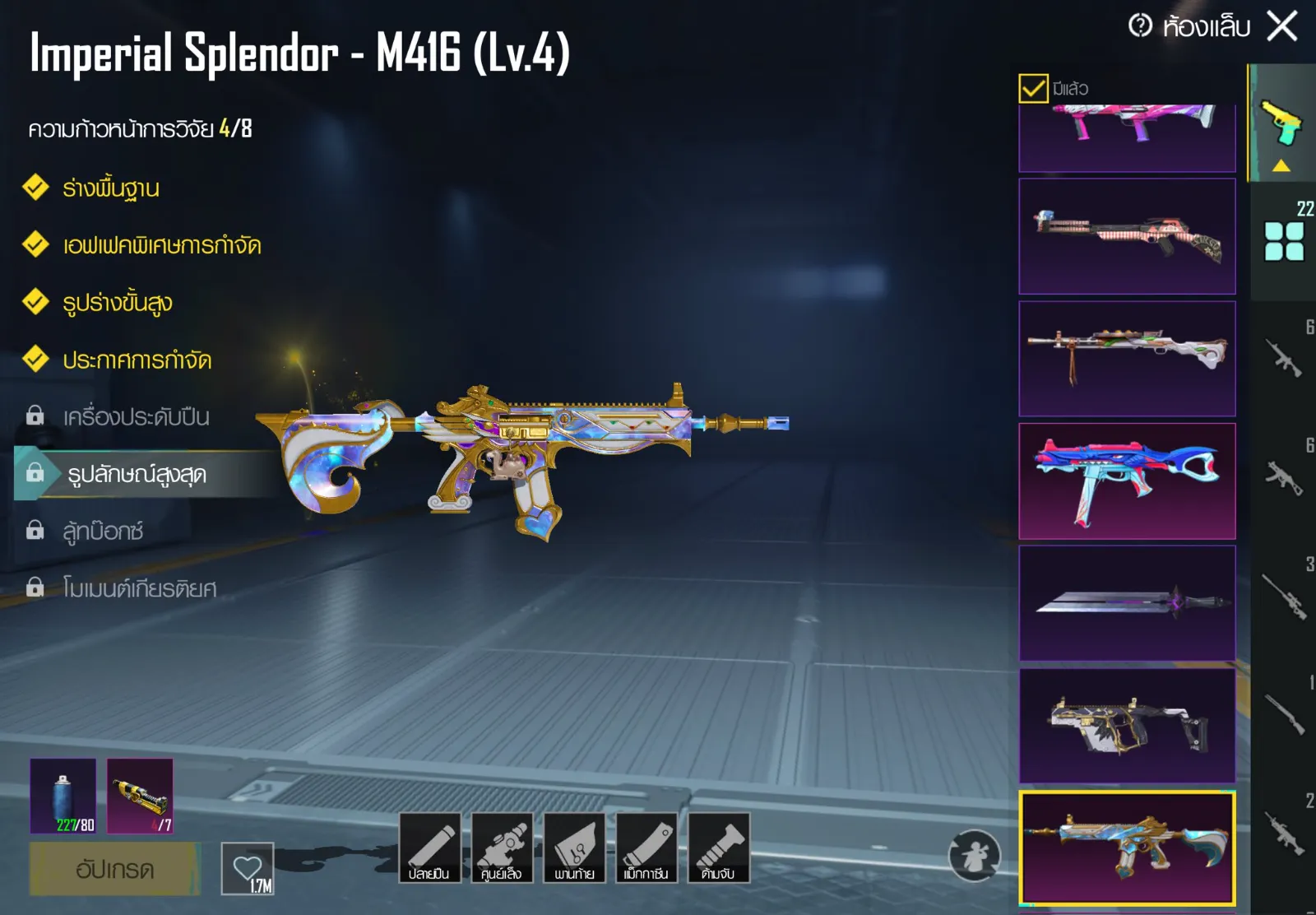Open the ศูนย์เล็ง scope attachment slot
This screenshot has width=1316, height=915.
click(x=502, y=848)
